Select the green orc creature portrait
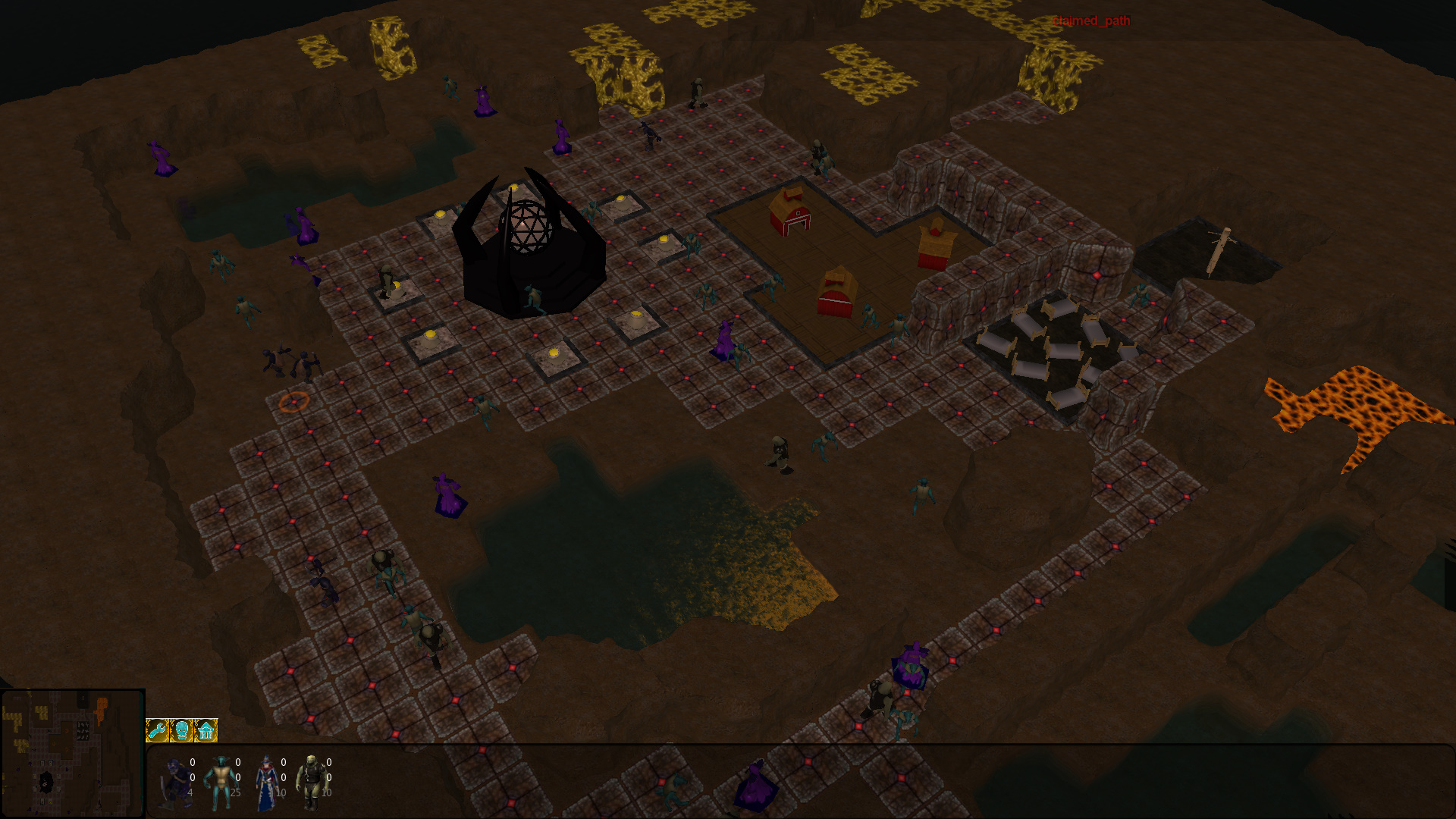This screenshot has width=1456, height=819. [311, 782]
